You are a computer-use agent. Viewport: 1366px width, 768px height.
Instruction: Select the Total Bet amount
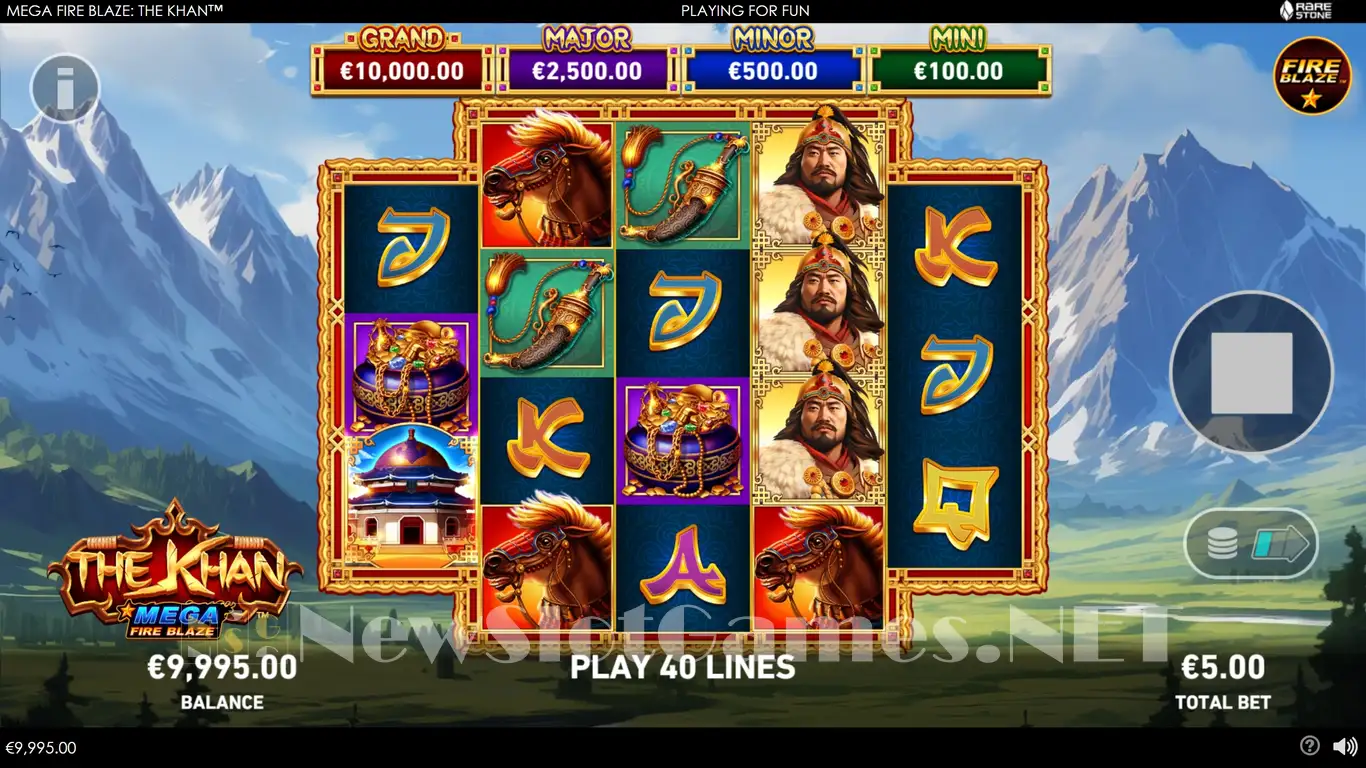(x=1223, y=667)
